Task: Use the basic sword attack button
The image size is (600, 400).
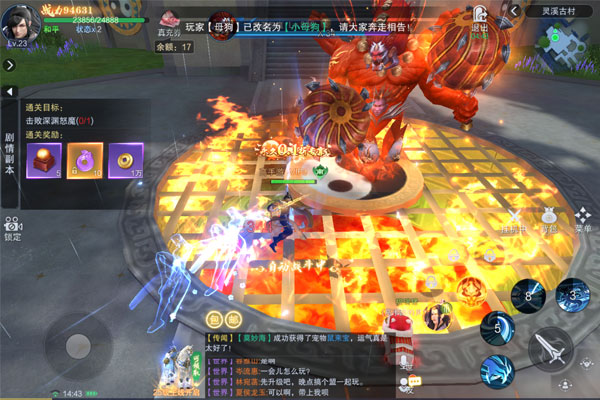Action: [550, 350]
